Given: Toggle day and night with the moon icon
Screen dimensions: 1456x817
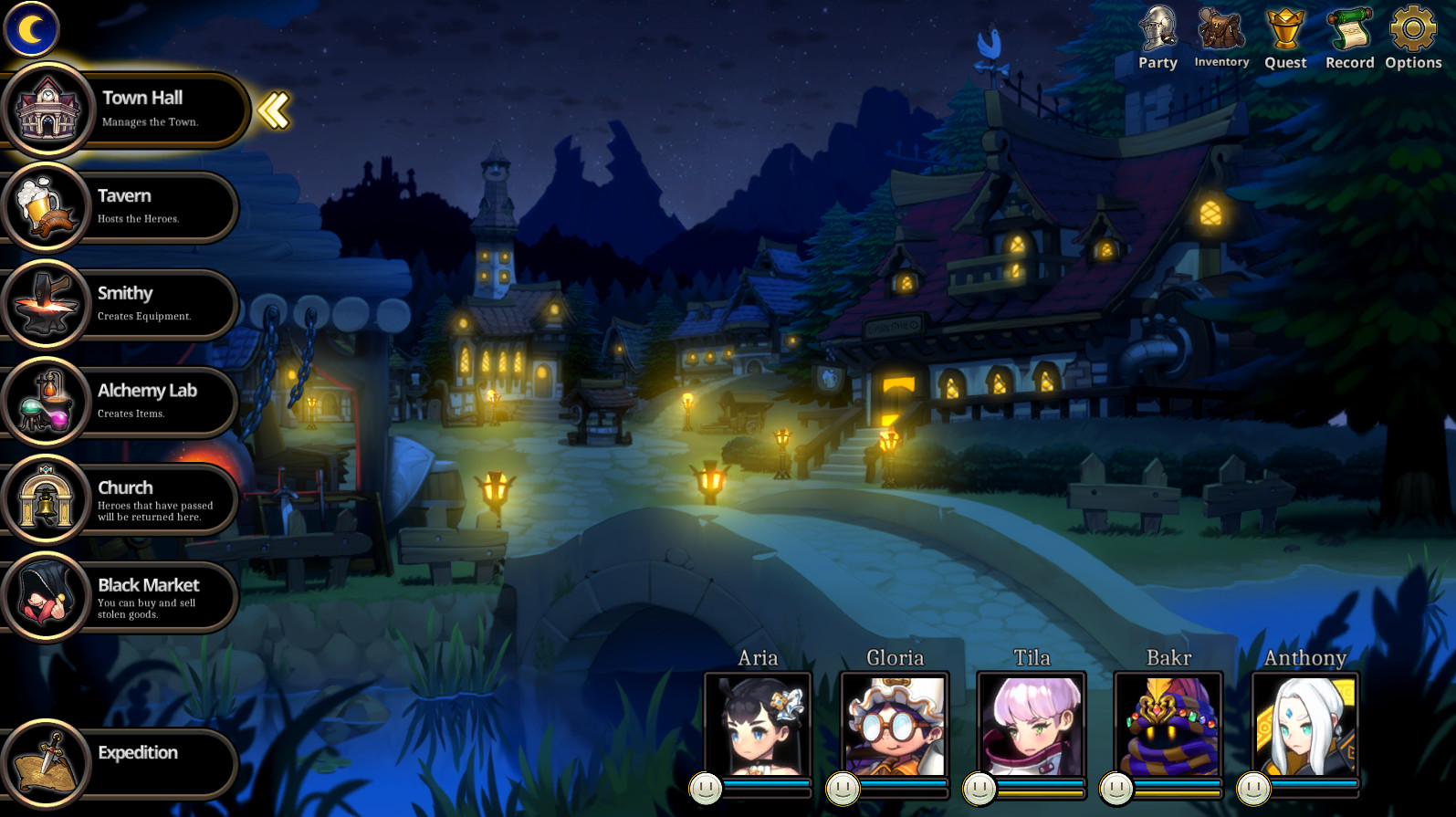Looking at the screenshot, I should pos(31,29).
